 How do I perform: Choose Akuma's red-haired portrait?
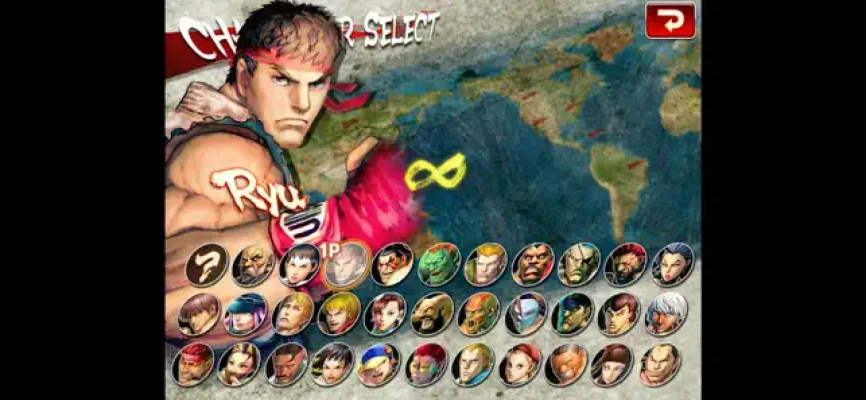[626, 266]
